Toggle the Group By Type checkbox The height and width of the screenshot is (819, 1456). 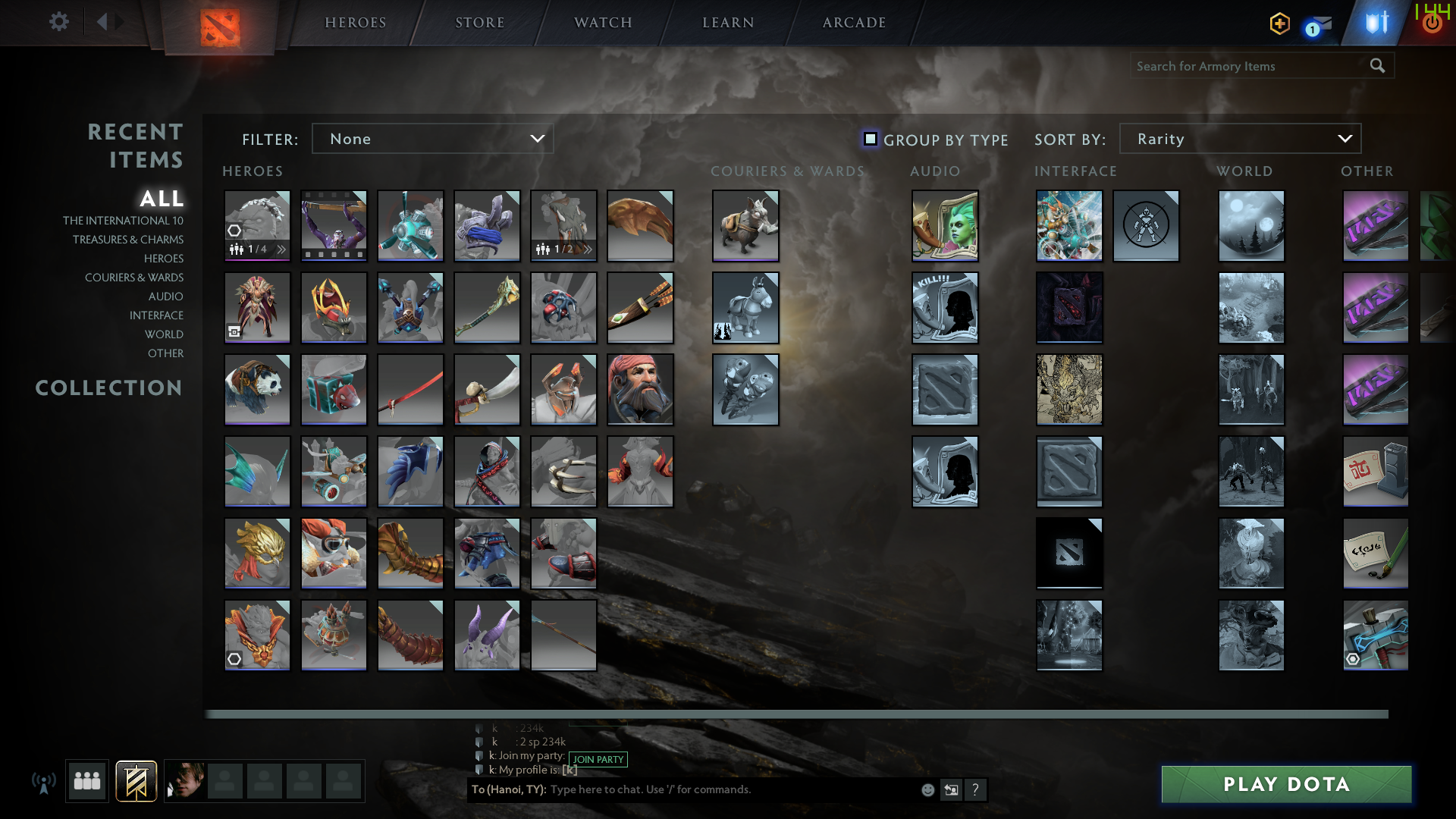pos(870,139)
